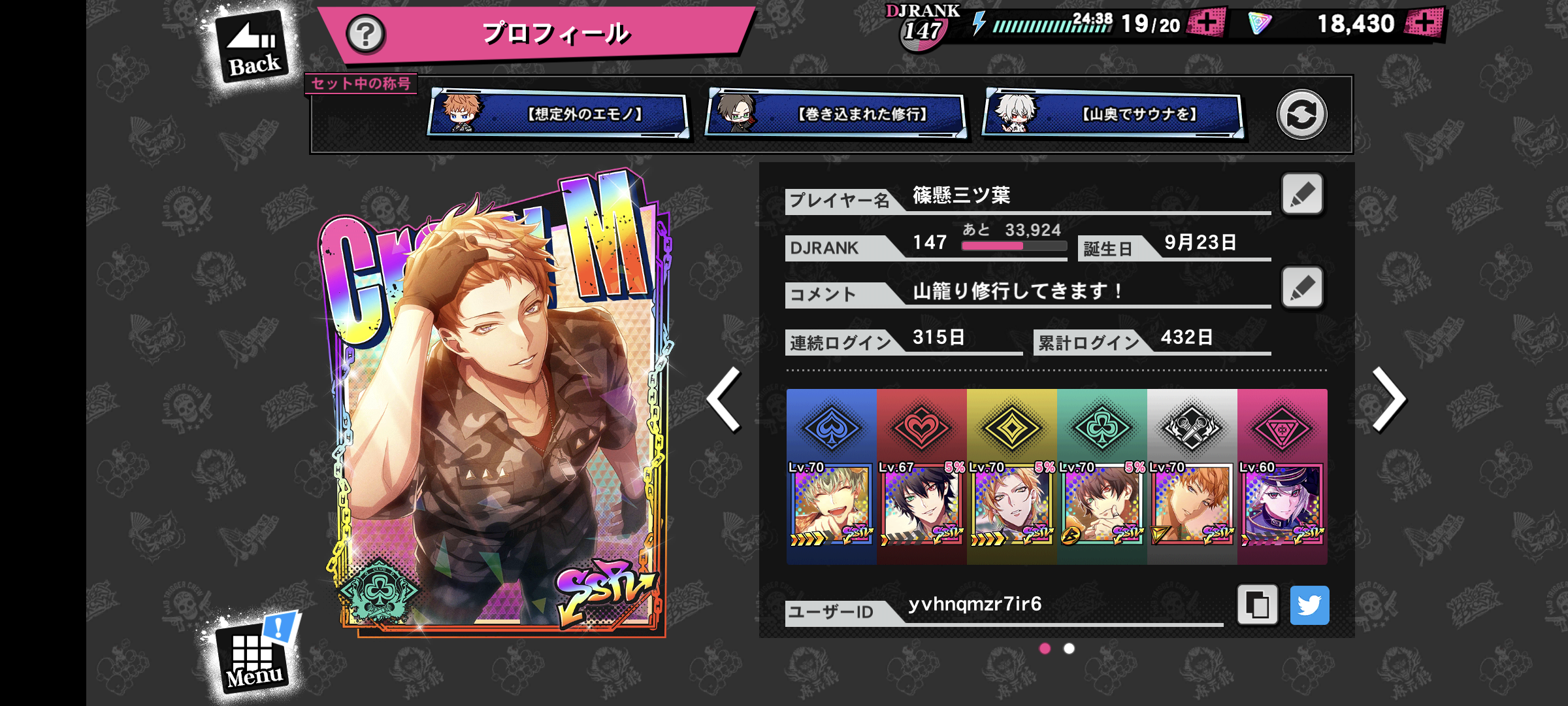Share profile on Twitter

[1309, 605]
